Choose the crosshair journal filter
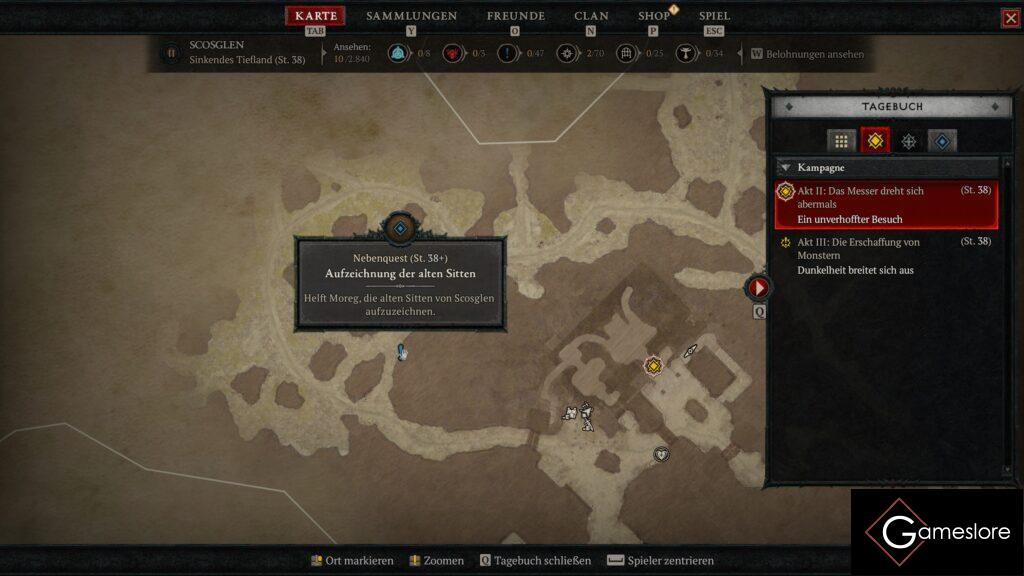The width and height of the screenshot is (1024, 576). point(908,141)
